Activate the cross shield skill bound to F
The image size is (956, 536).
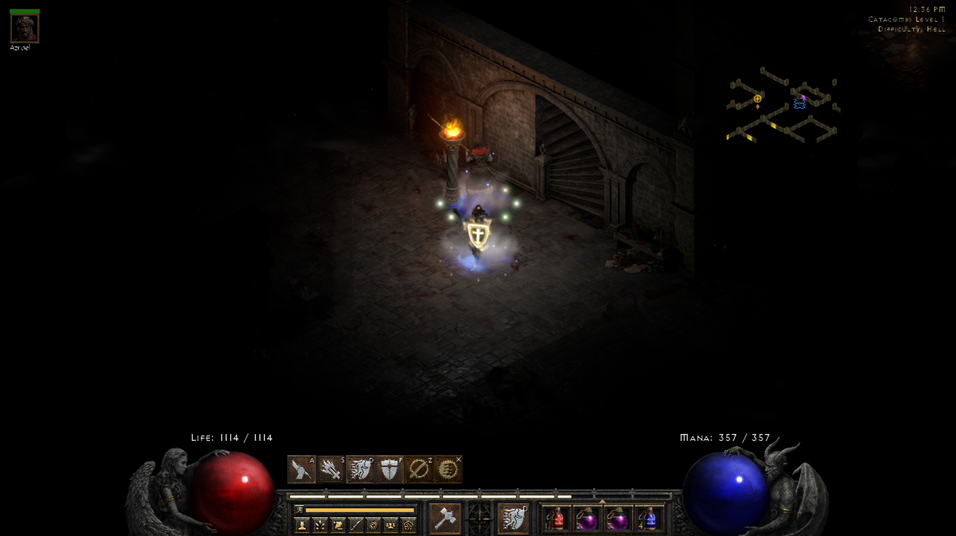click(x=390, y=469)
